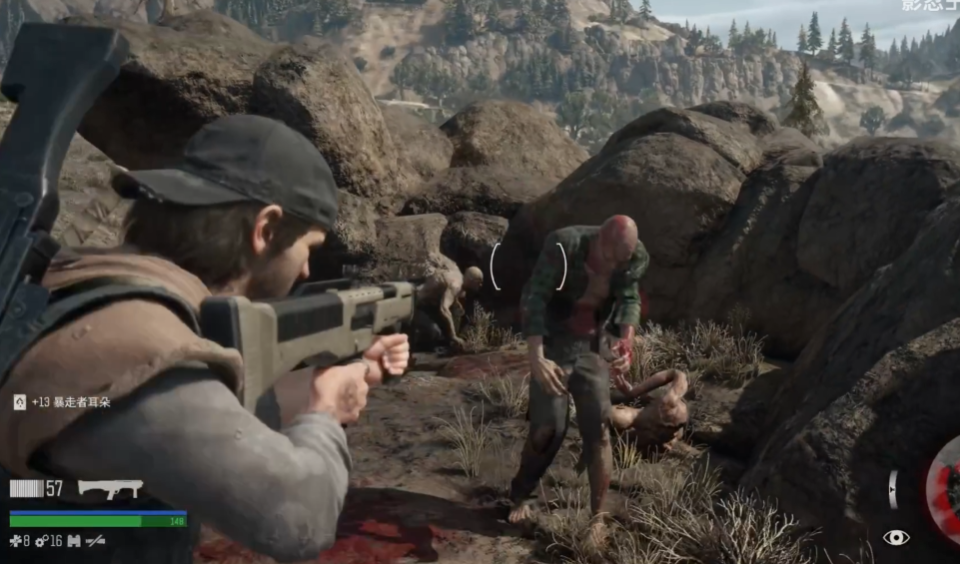The image size is (960, 564).
Task: Select the medkit bandage icon
Action: pos(15,541)
